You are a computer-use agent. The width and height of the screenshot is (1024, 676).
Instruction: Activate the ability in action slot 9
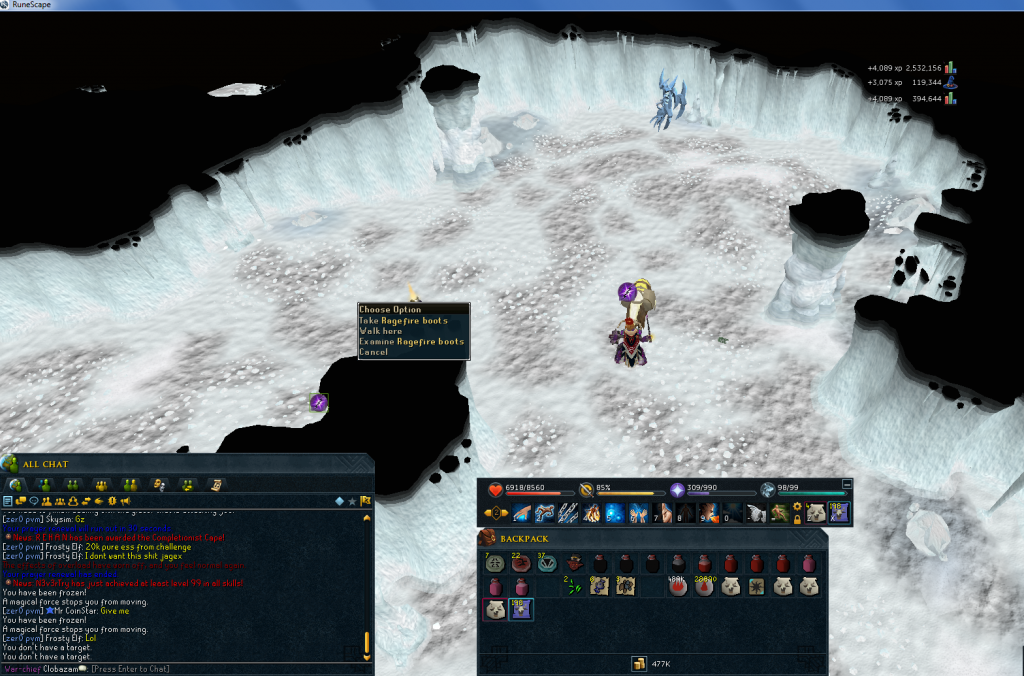[x=708, y=514]
